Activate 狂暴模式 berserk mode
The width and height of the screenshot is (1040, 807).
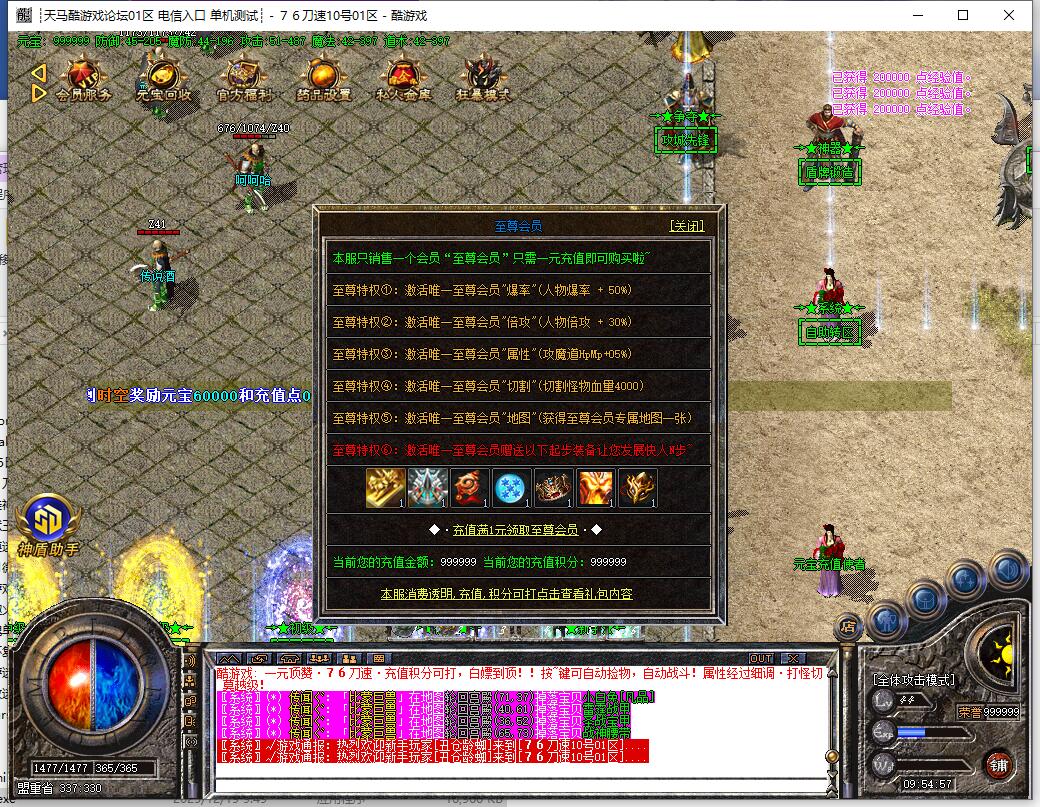(483, 80)
